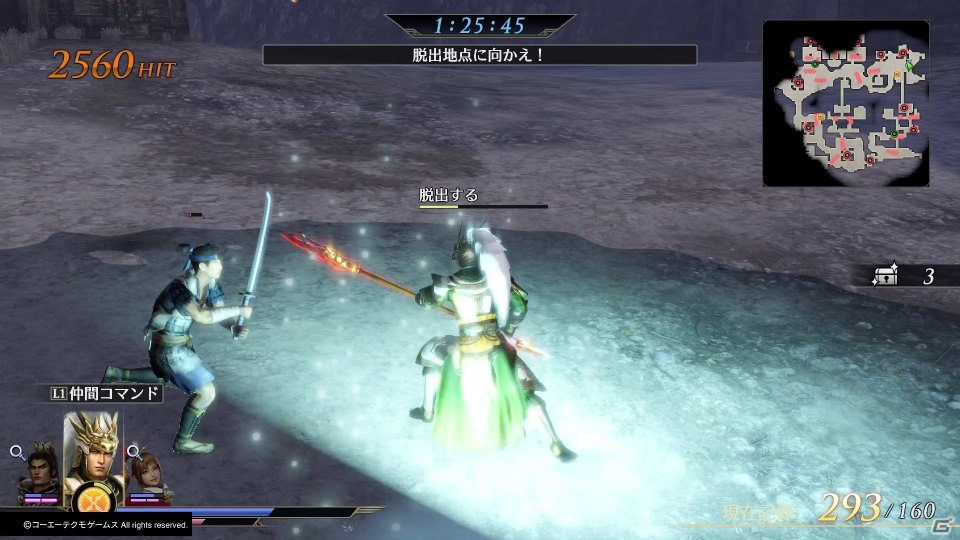Click the 仲間コマンド ally command label
The width and height of the screenshot is (960, 540).
[105, 393]
